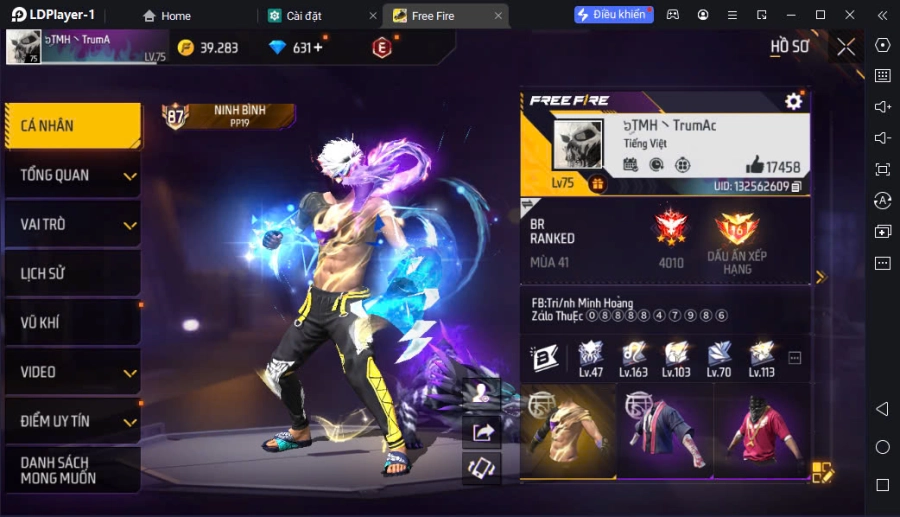900x517 pixels.
Task: Click the skull profile avatar
Action: (x=578, y=144)
